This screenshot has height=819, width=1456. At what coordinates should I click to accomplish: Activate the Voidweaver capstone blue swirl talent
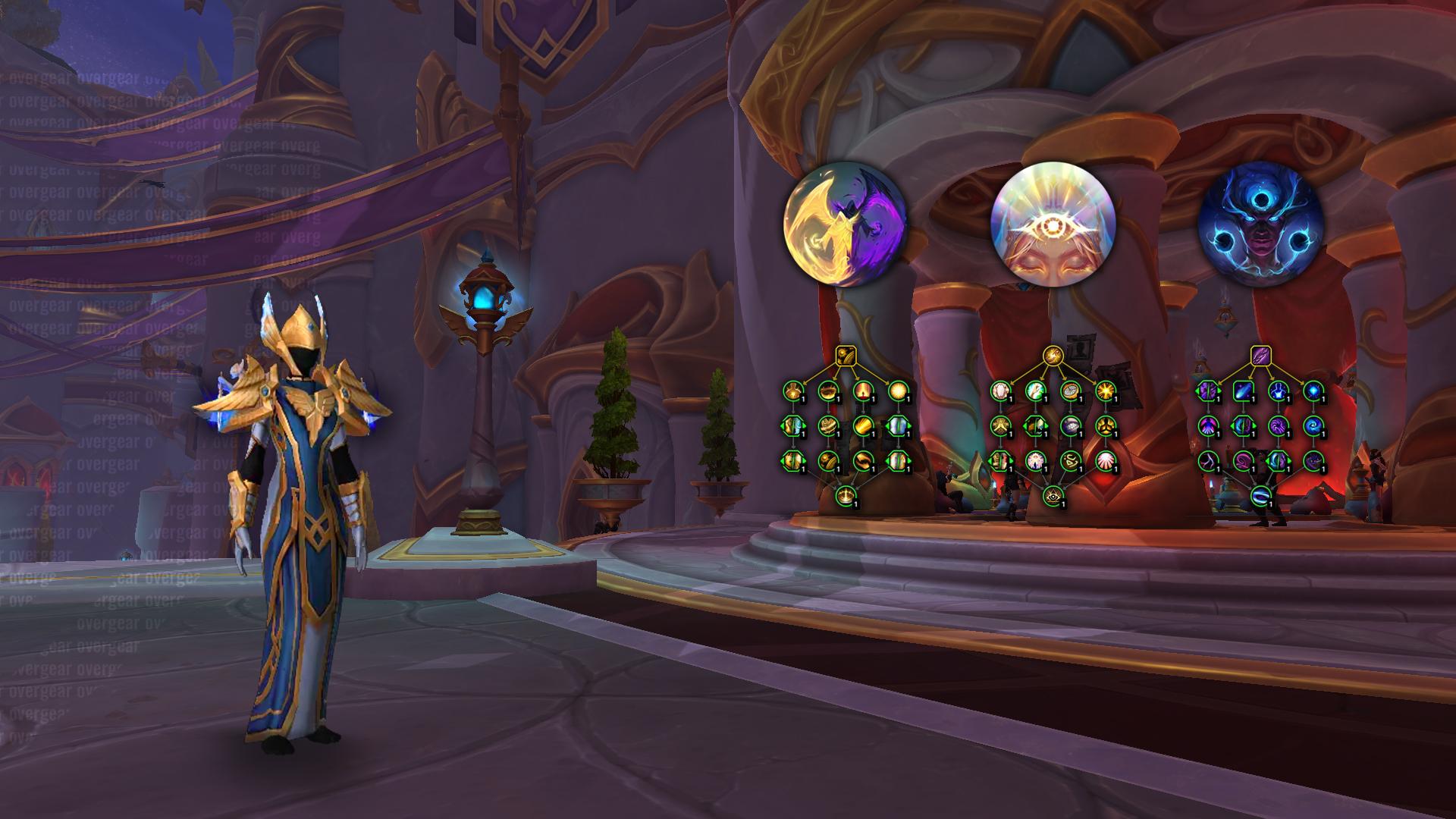pos(1260,496)
